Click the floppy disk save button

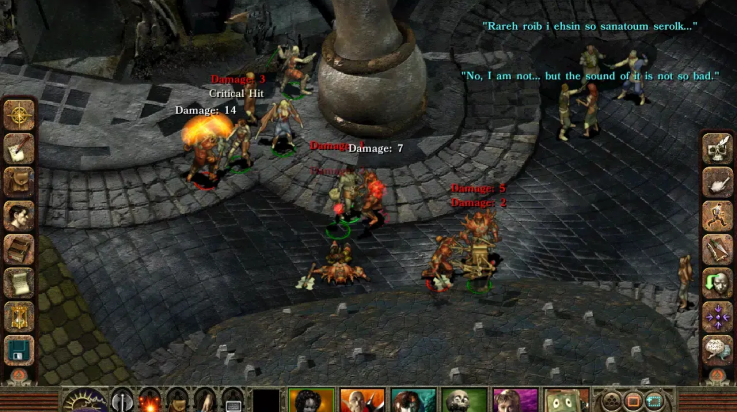pos(19,350)
